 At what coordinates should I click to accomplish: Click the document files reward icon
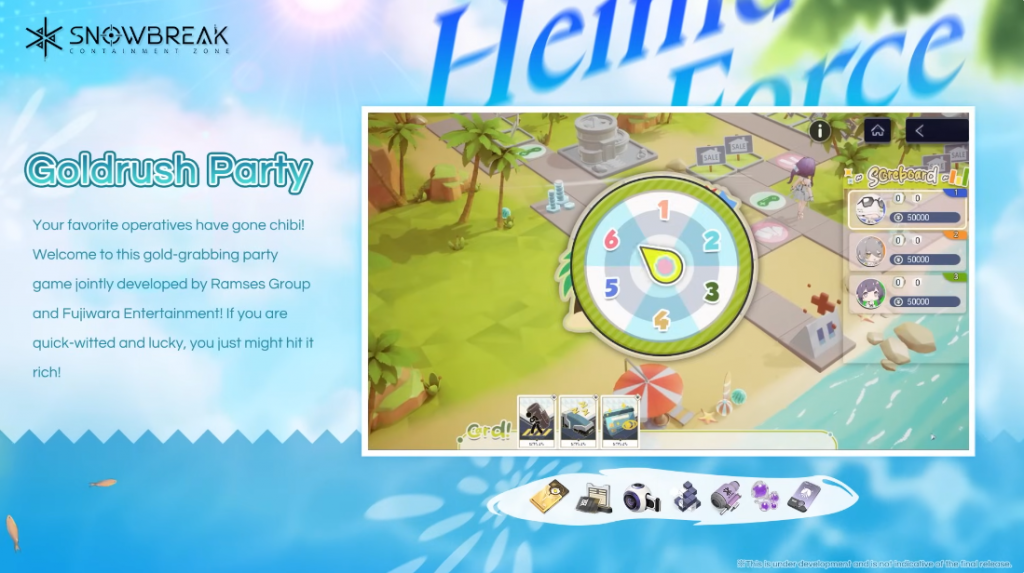[x=594, y=497]
